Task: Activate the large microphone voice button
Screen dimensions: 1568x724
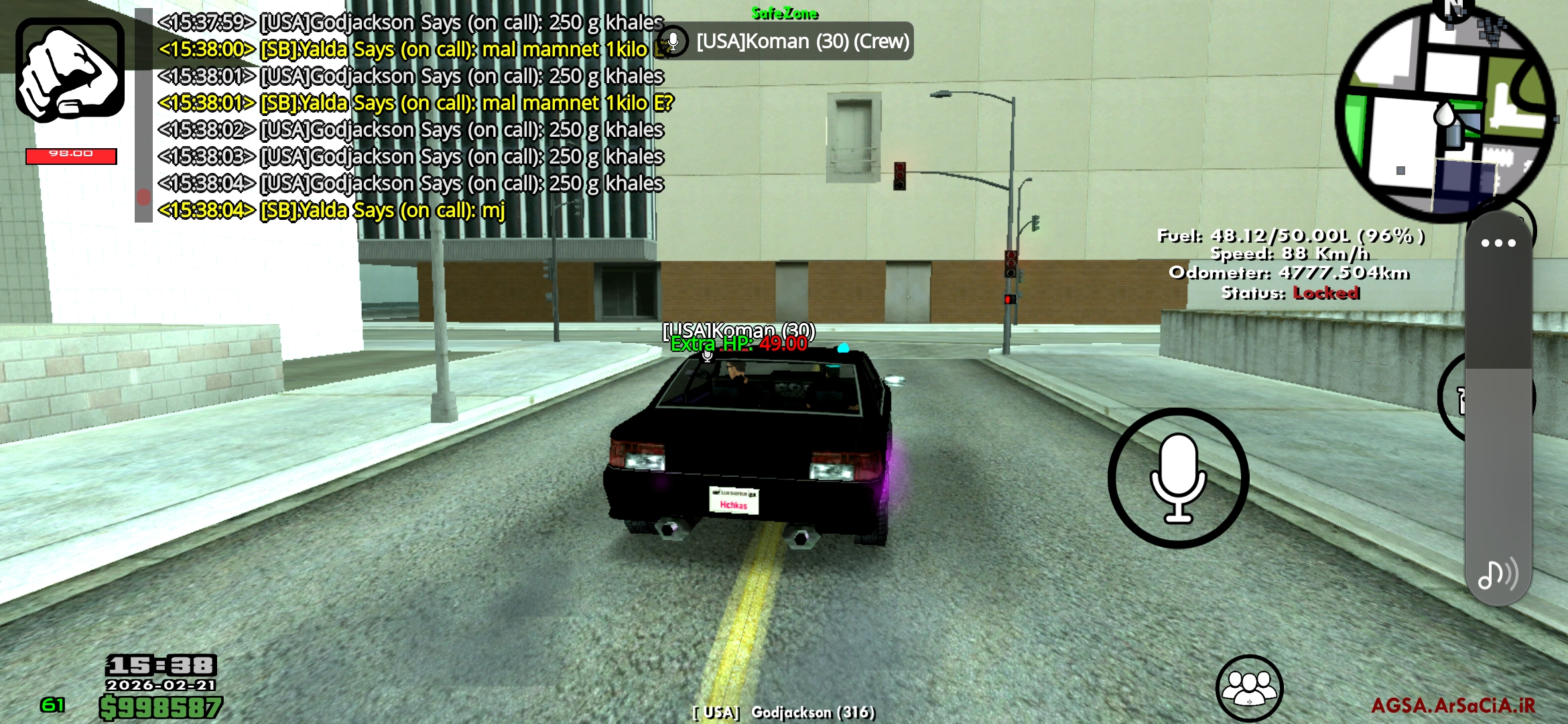Action: pyautogui.click(x=1177, y=478)
